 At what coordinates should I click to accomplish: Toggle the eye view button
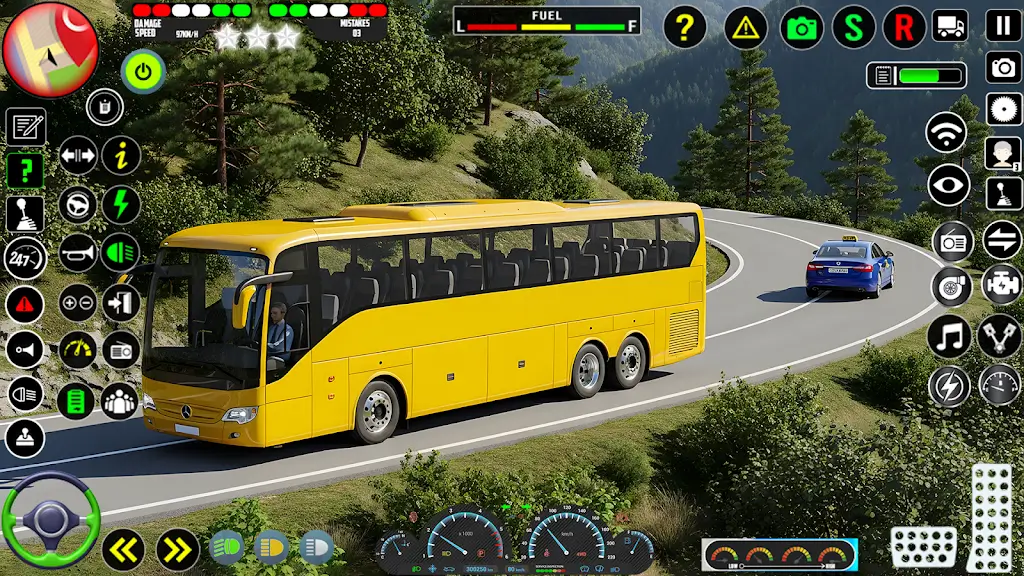click(x=948, y=185)
